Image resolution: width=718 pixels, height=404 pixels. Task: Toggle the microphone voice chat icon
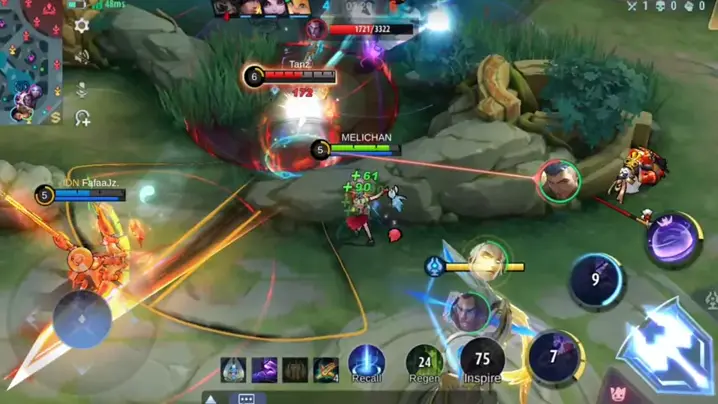click(82, 88)
